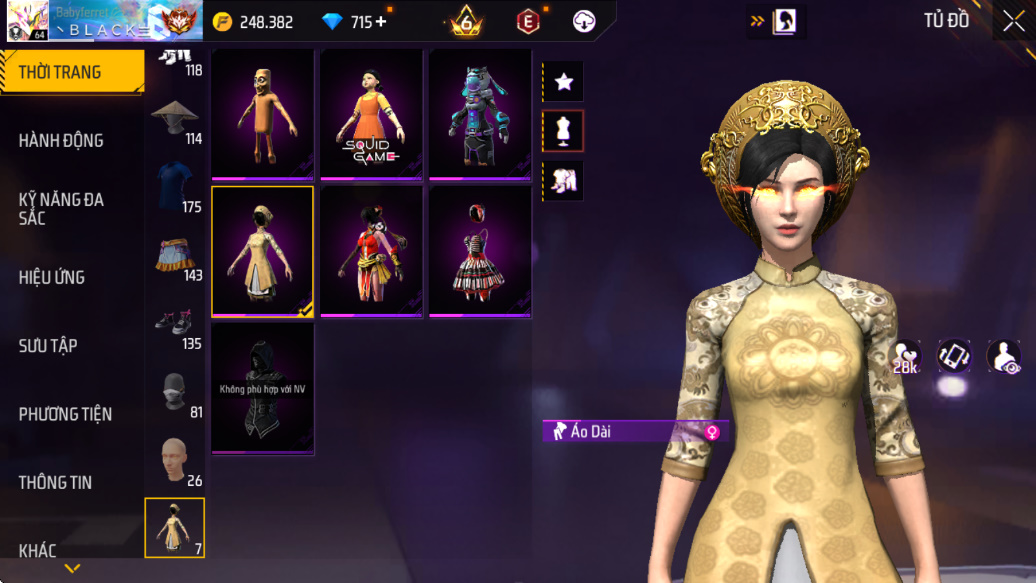Pick the skirt subcategory icon
The image size is (1036, 583).
(175, 257)
